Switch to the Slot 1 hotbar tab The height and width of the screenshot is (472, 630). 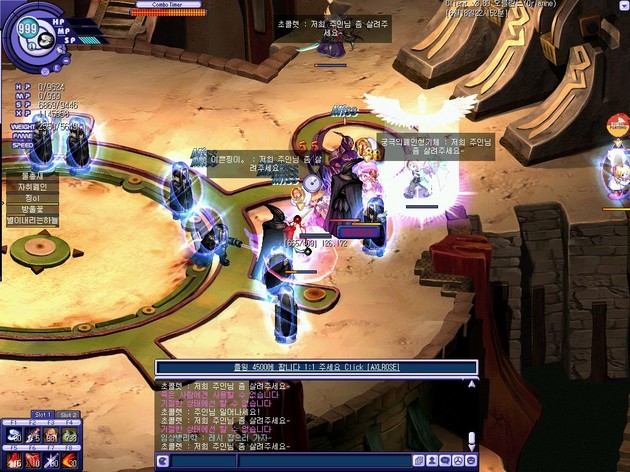point(42,415)
